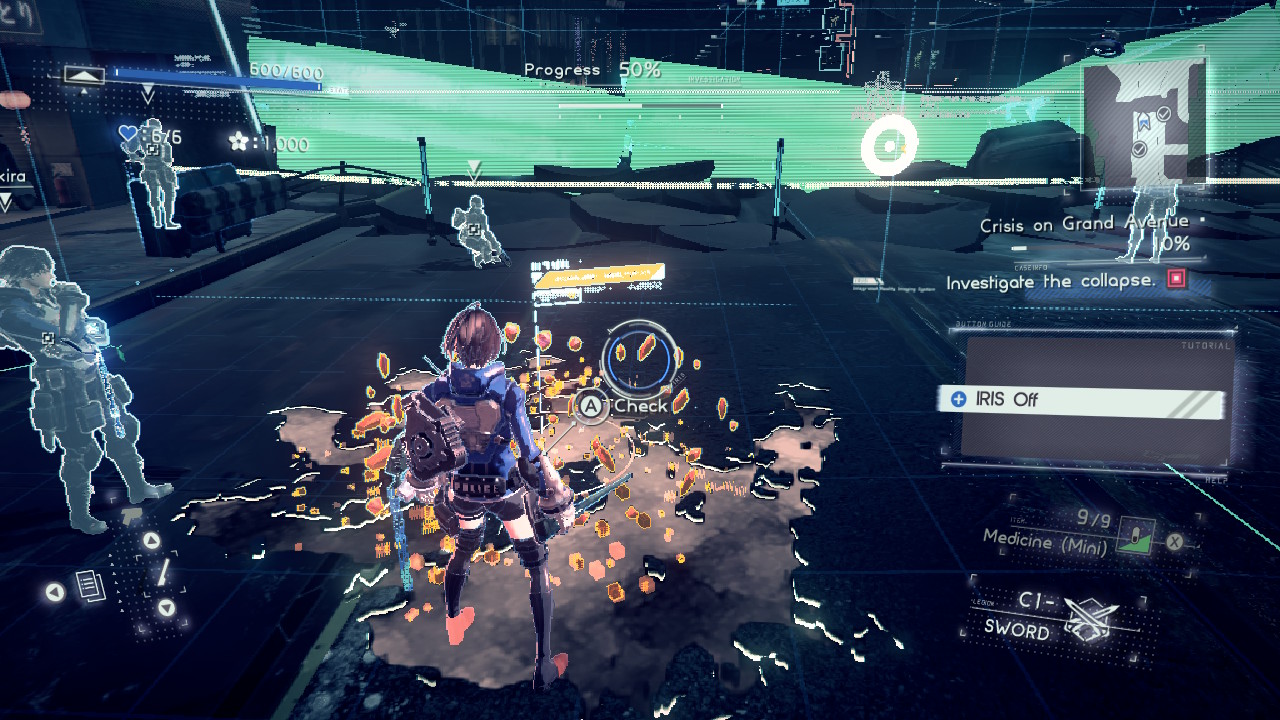The height and width of the screenshot is (720, 1280).
Task: Click the left arrow beside the case files icon
Action: [55, 592]
